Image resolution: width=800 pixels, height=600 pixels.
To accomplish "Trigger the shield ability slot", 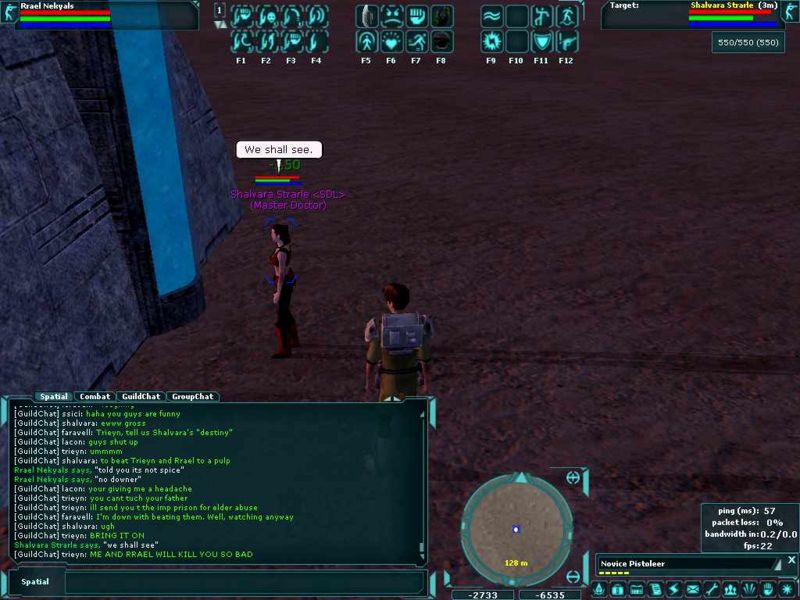I will click(541, 41).
